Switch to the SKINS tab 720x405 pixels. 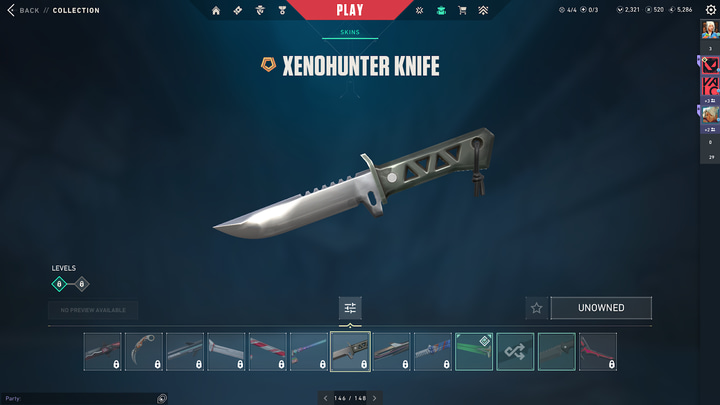[350, 32]
